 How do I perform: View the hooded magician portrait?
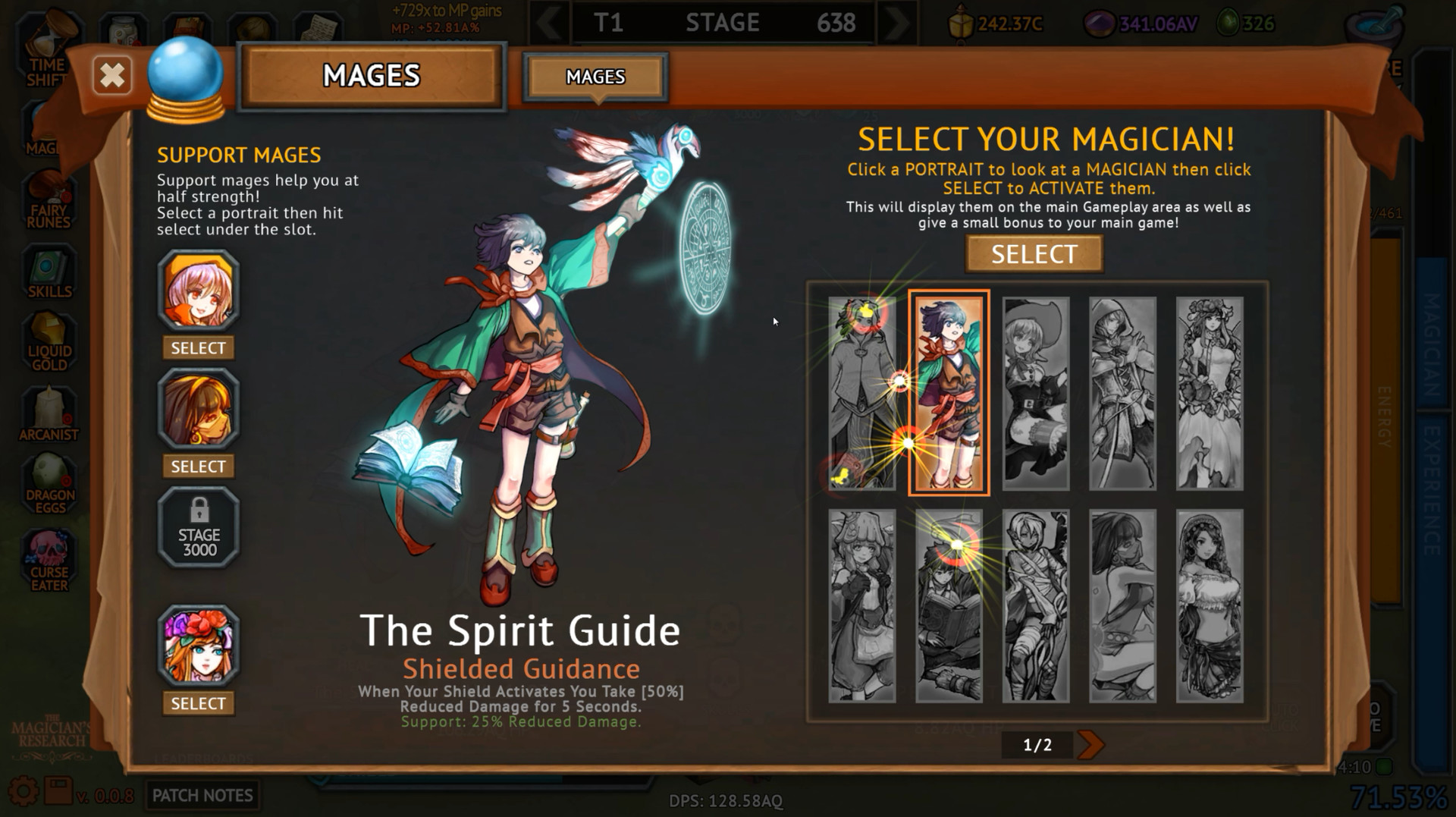[1122, 393]
